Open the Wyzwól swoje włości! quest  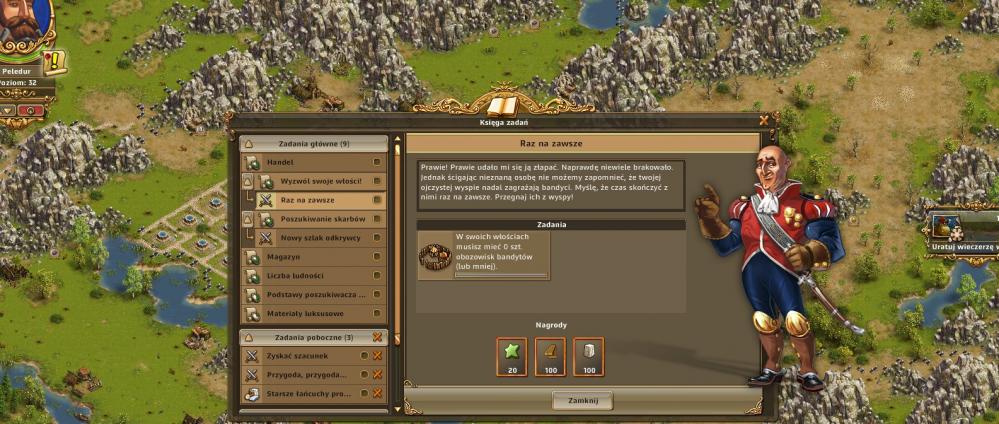click(321, 181)
